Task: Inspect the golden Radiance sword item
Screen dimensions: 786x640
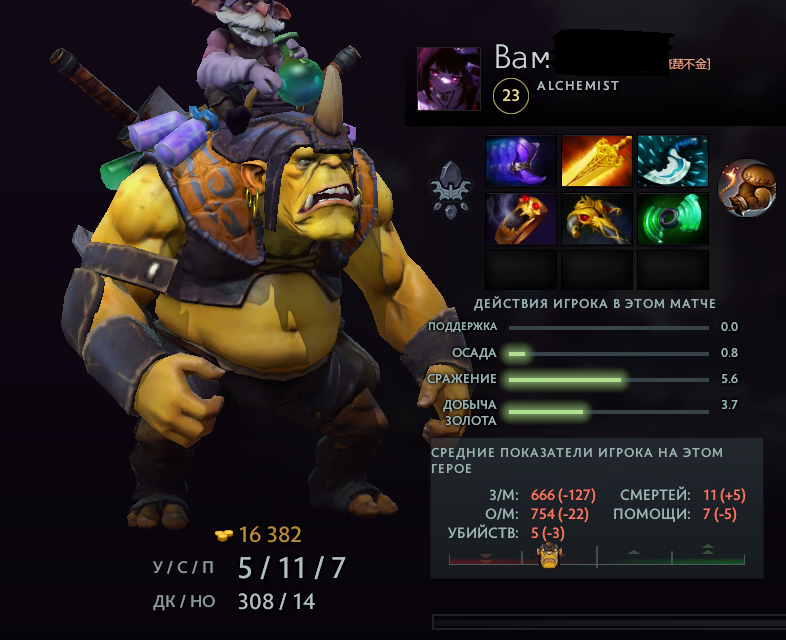Action: coord(597,161)
